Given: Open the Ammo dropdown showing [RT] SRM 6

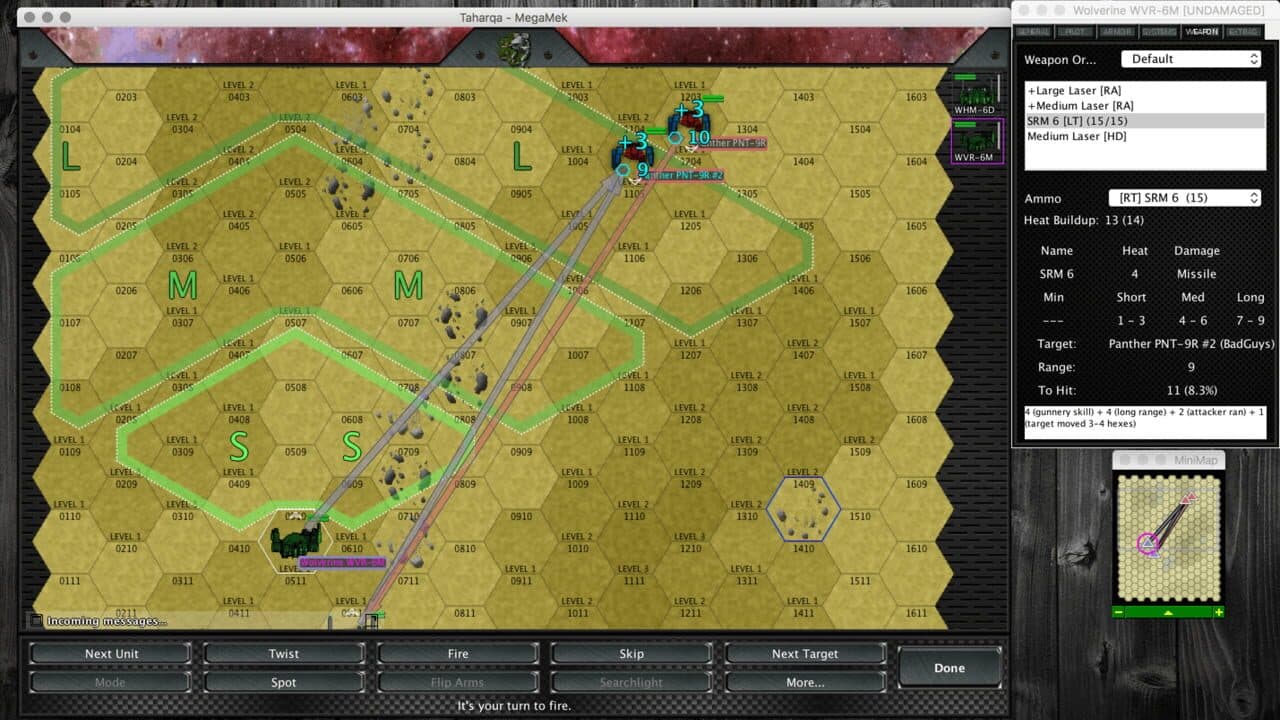Looking at the screenshot, I should [1184, 197].
